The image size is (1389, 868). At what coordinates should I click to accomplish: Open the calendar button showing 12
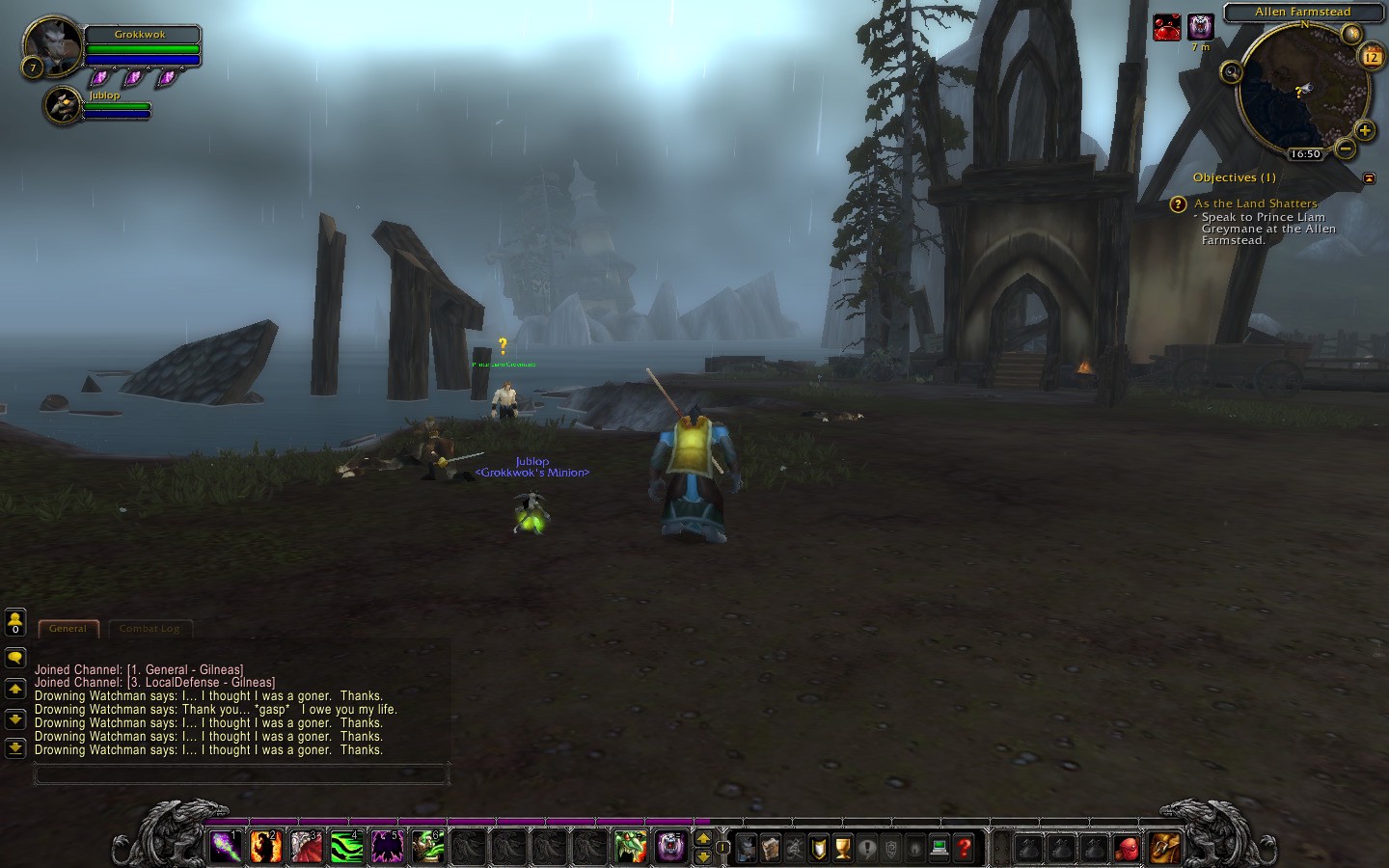[x=1371, y=57]
